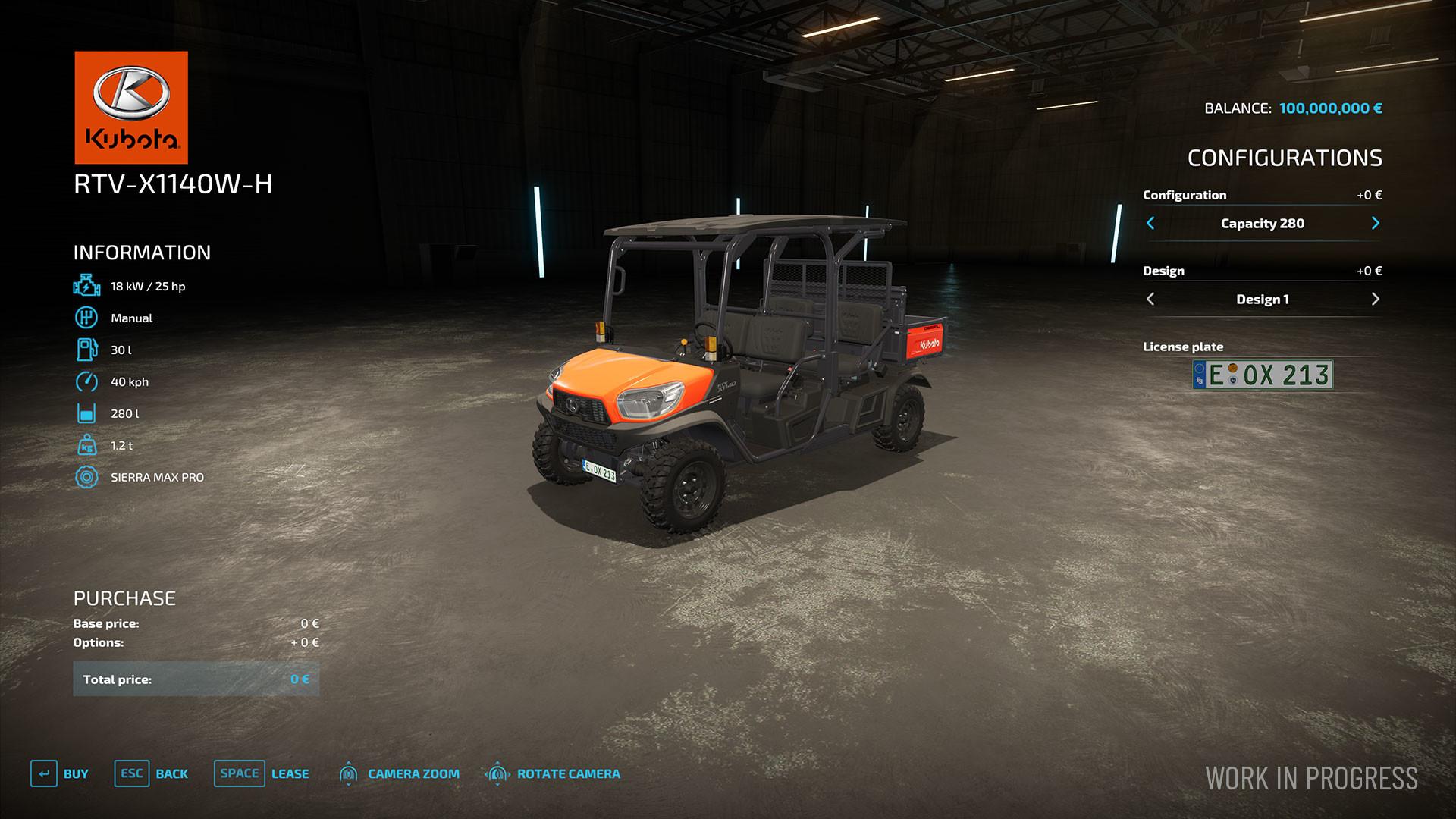Select the Information section header

140,252
